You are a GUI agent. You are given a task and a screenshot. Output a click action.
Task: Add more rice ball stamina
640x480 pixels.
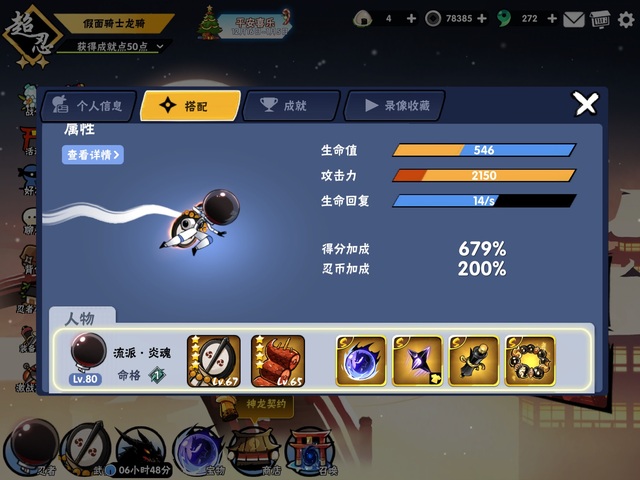(x=413, y=18)
